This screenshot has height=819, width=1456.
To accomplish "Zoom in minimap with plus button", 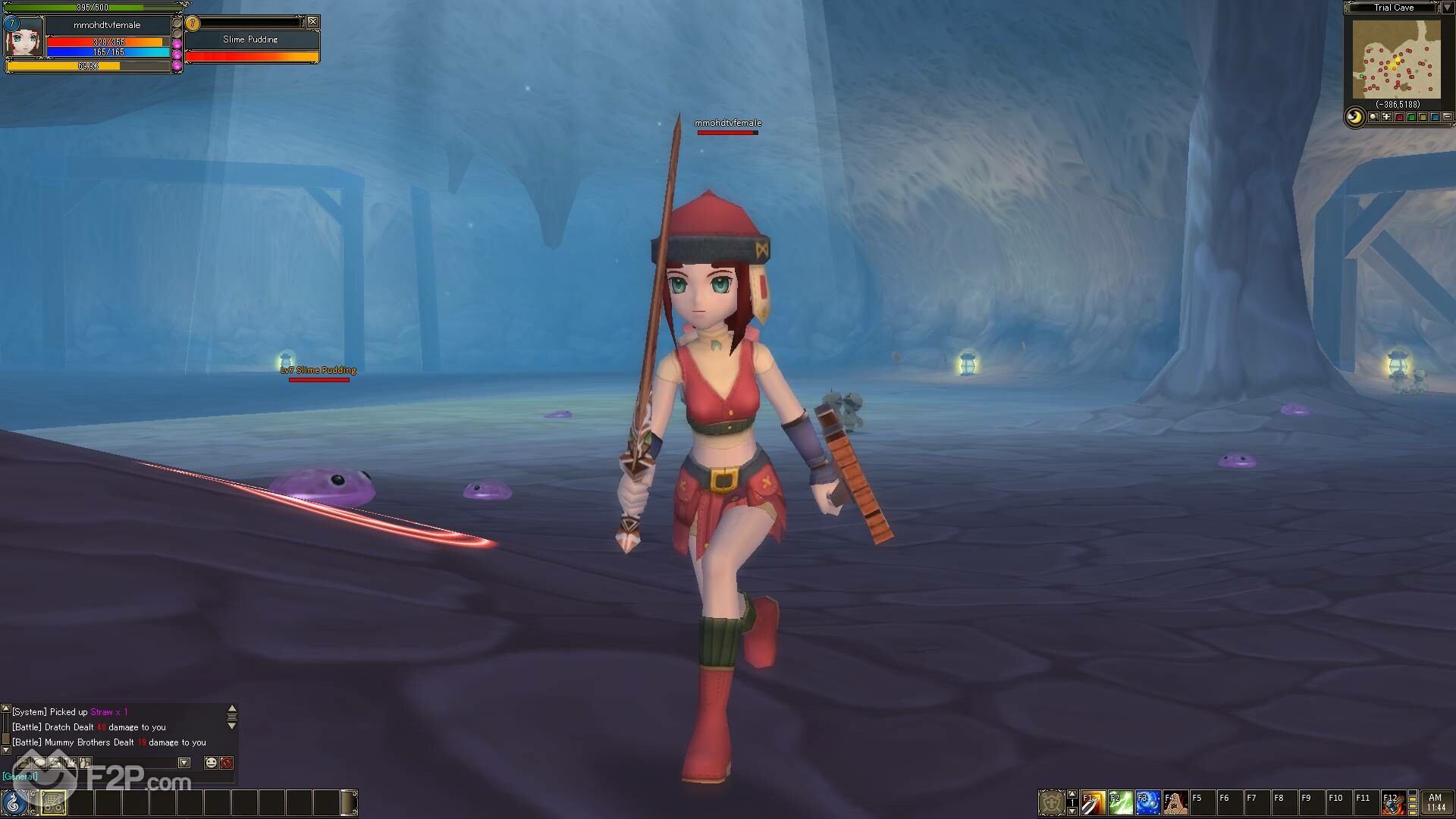I will pos(1387,118).
